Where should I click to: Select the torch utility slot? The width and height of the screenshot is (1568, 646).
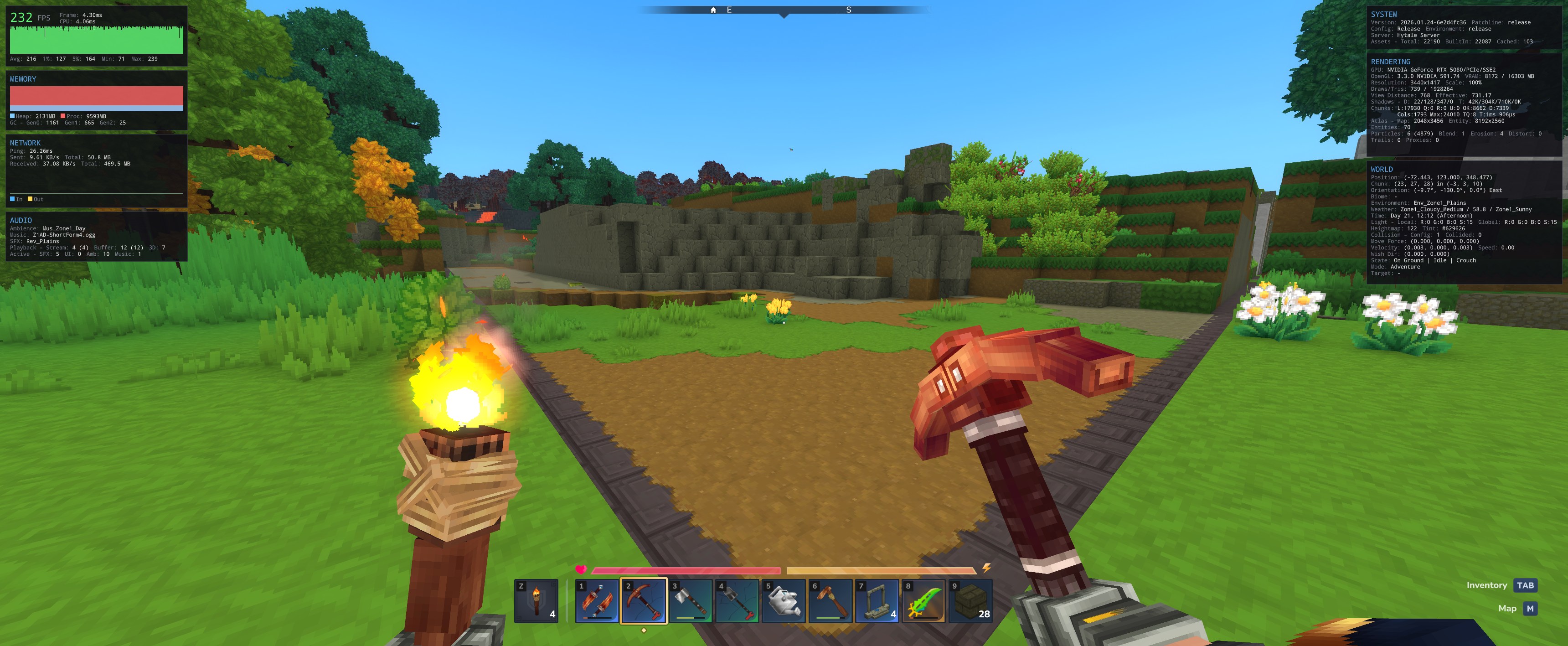[x=536, y=600]
